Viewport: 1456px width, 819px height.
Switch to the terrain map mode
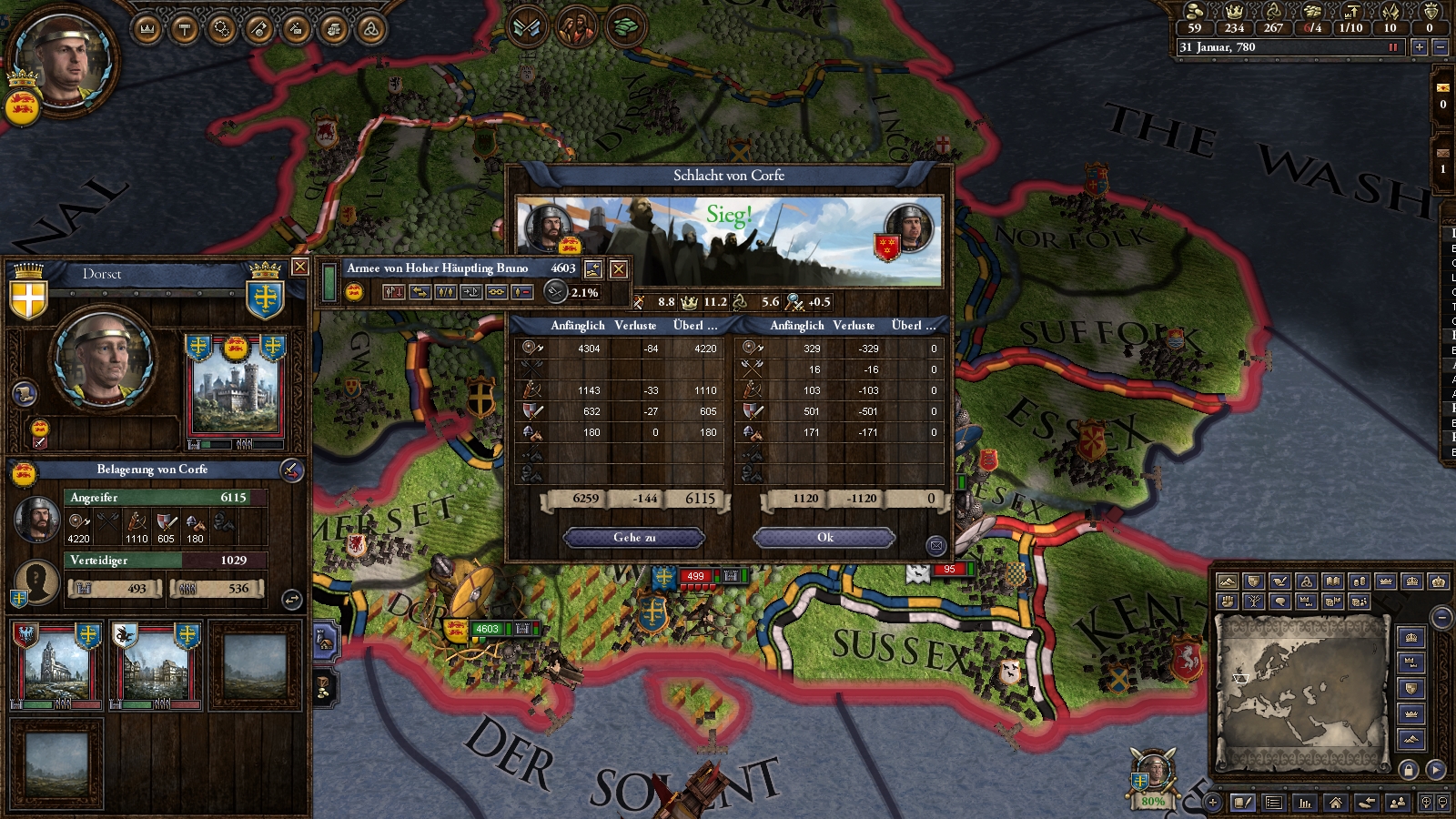coord(1228,581)
